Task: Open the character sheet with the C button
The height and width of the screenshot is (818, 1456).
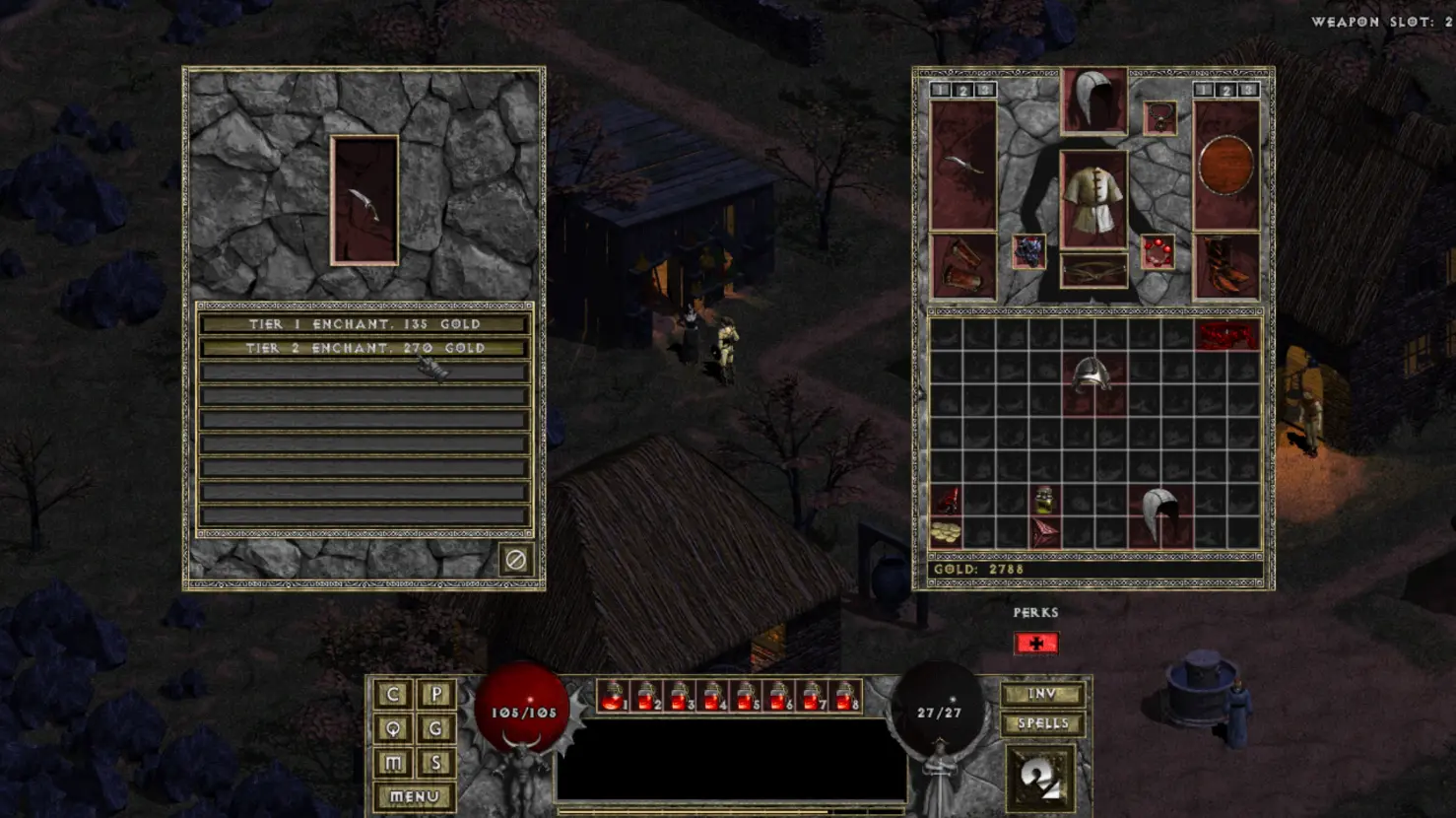Action: [x=393, y=694]
